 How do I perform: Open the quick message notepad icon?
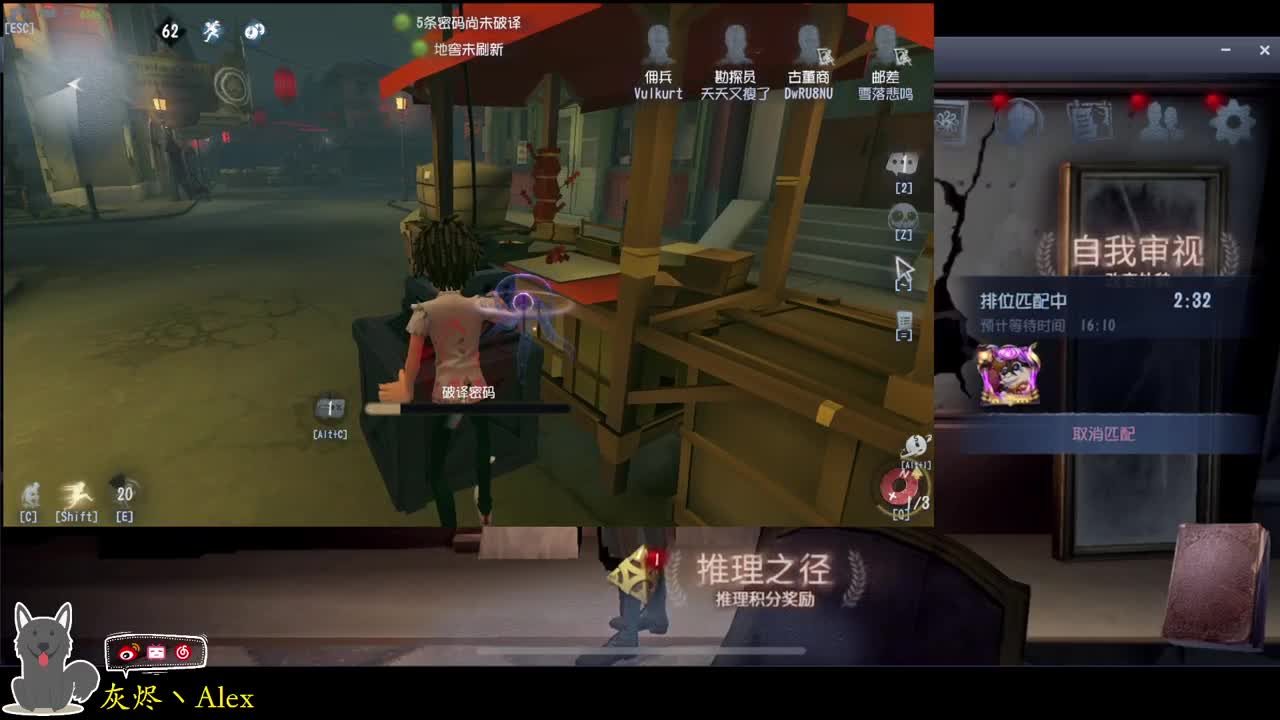[x=901, y=316]
